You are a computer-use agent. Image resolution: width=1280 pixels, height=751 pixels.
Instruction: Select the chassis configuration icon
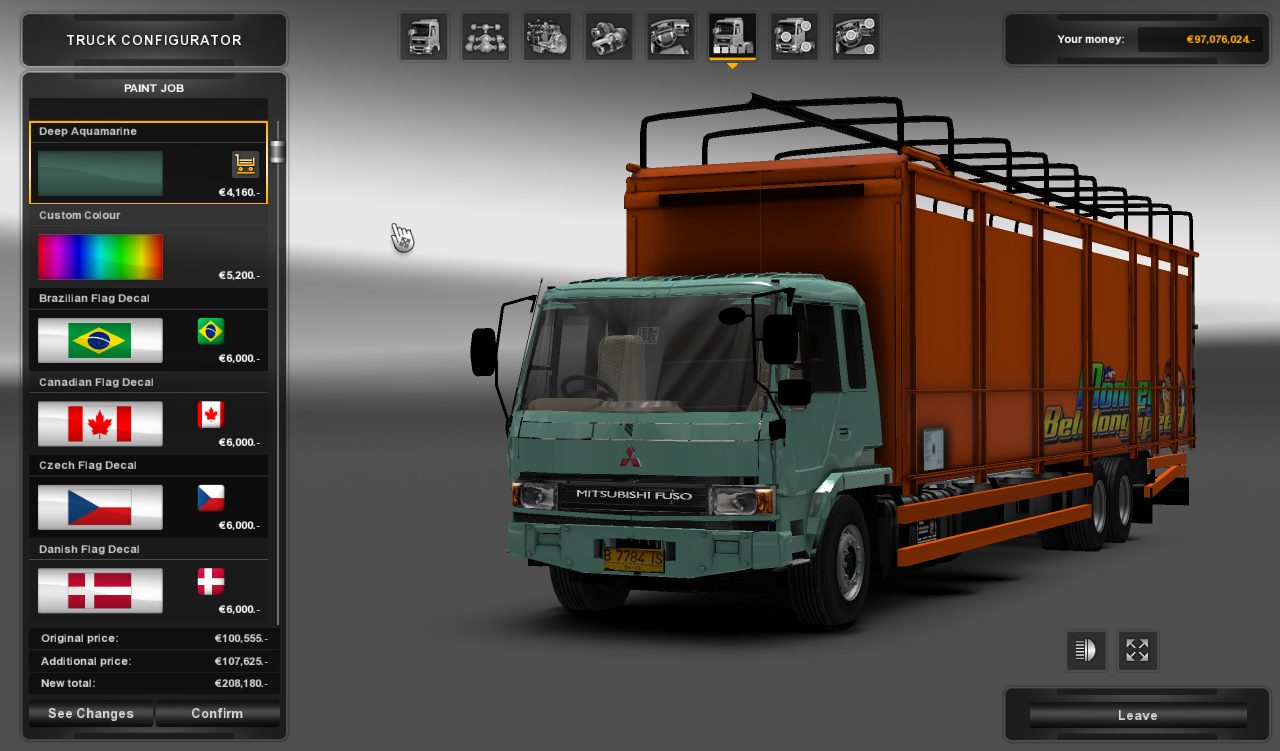pyautogui.click(x=485, y=35)
